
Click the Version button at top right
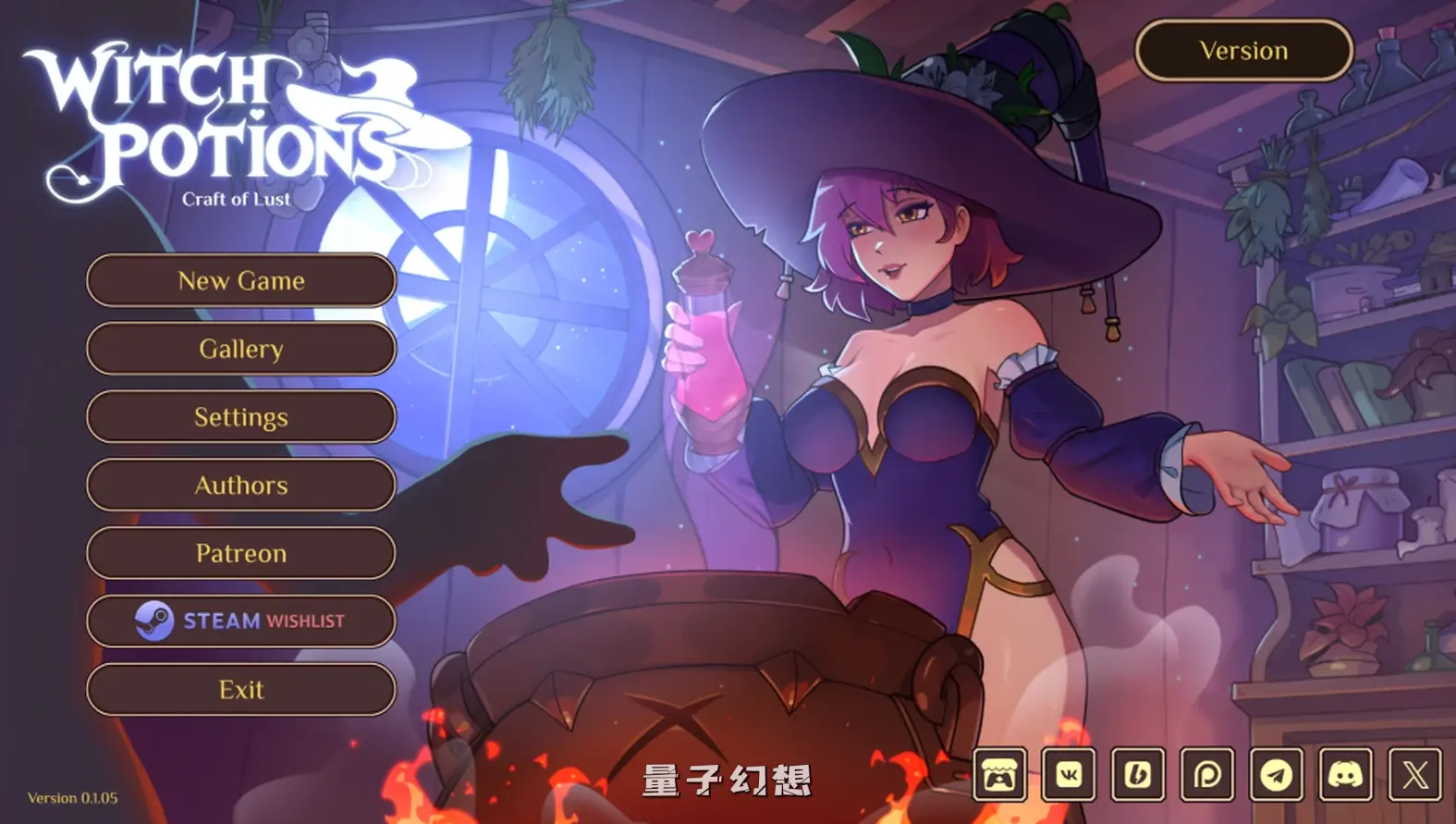[x=1242, y=51]
